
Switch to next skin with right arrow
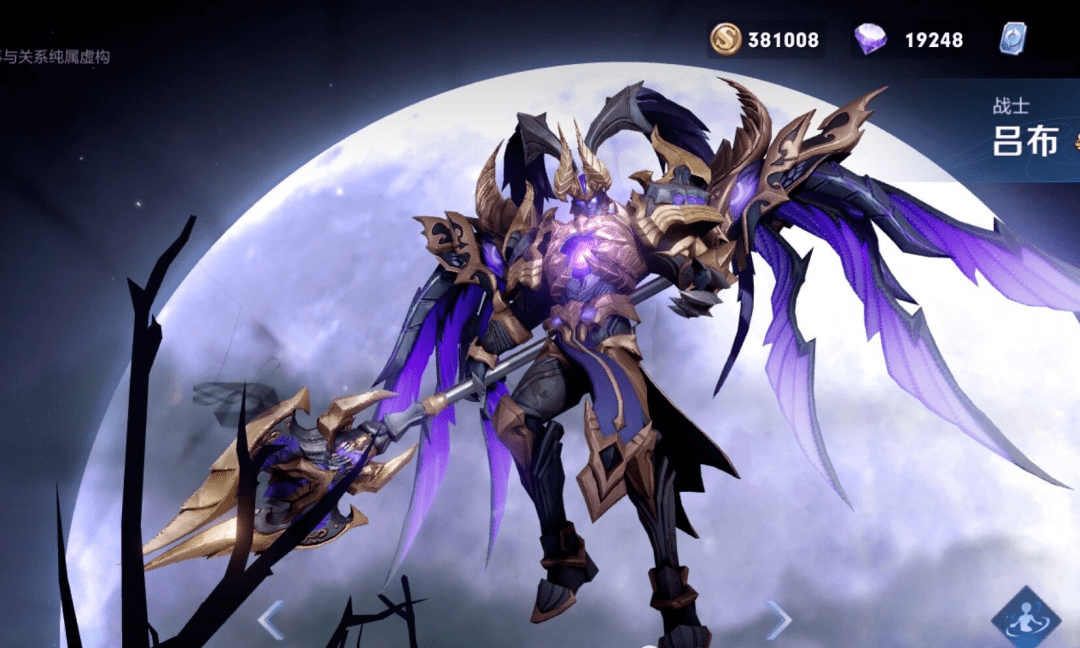pyautogui.click(x=779, y=620)
